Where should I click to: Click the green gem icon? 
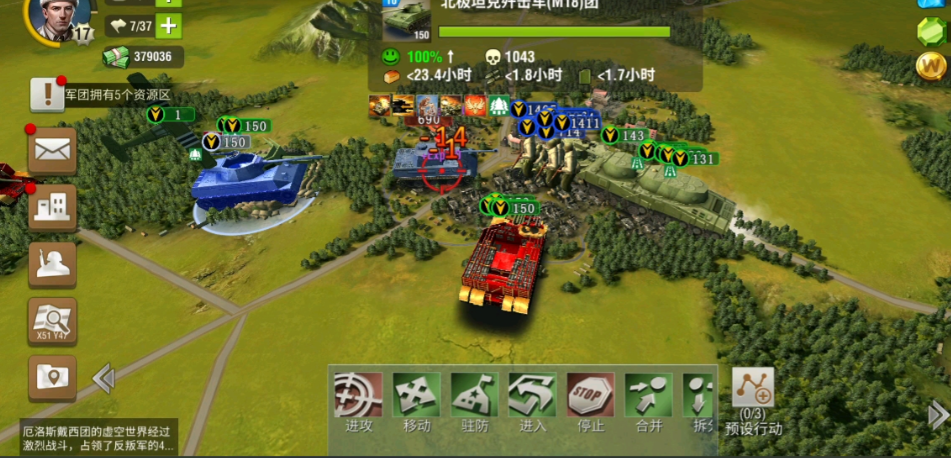pos(930,30)
